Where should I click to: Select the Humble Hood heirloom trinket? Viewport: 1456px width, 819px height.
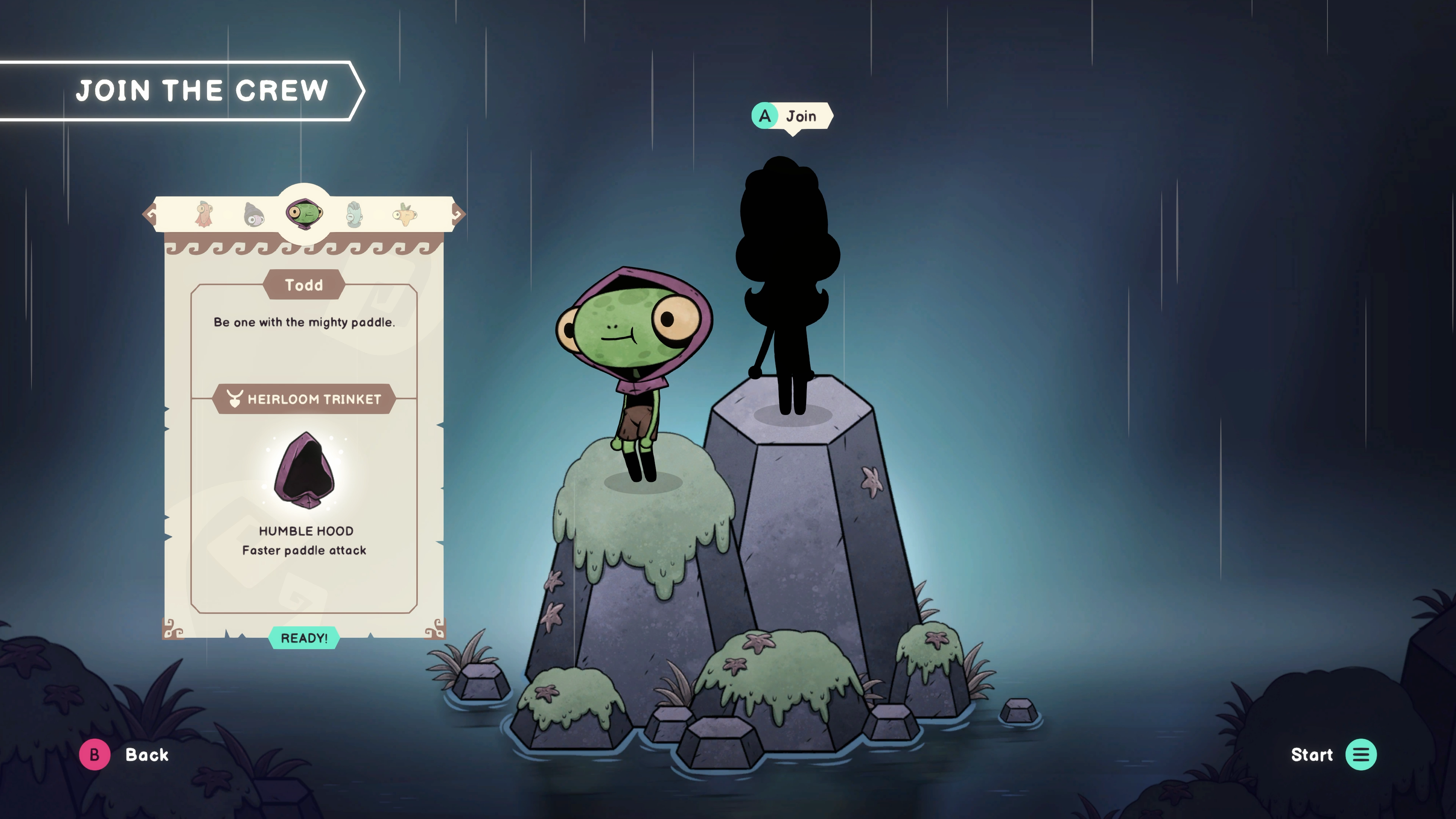point(304,471)
